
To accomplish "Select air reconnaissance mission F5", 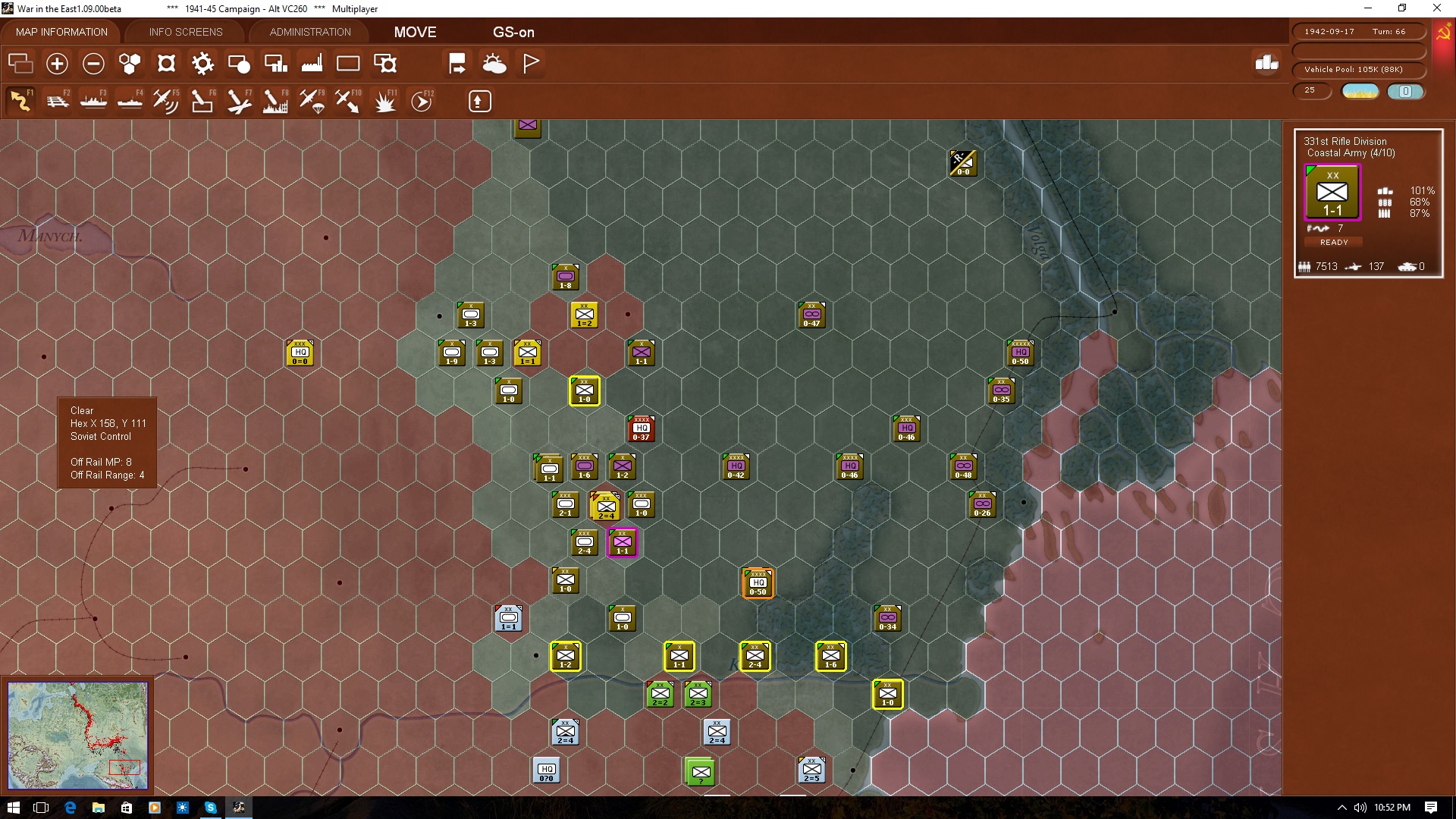I will 165,100.
